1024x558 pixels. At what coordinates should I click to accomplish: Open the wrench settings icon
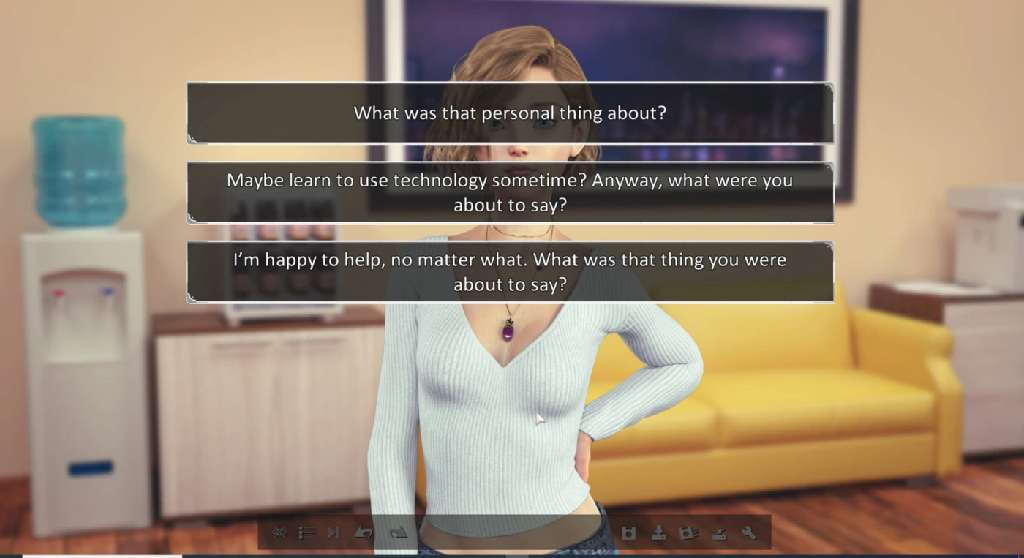tap(748, 533)
